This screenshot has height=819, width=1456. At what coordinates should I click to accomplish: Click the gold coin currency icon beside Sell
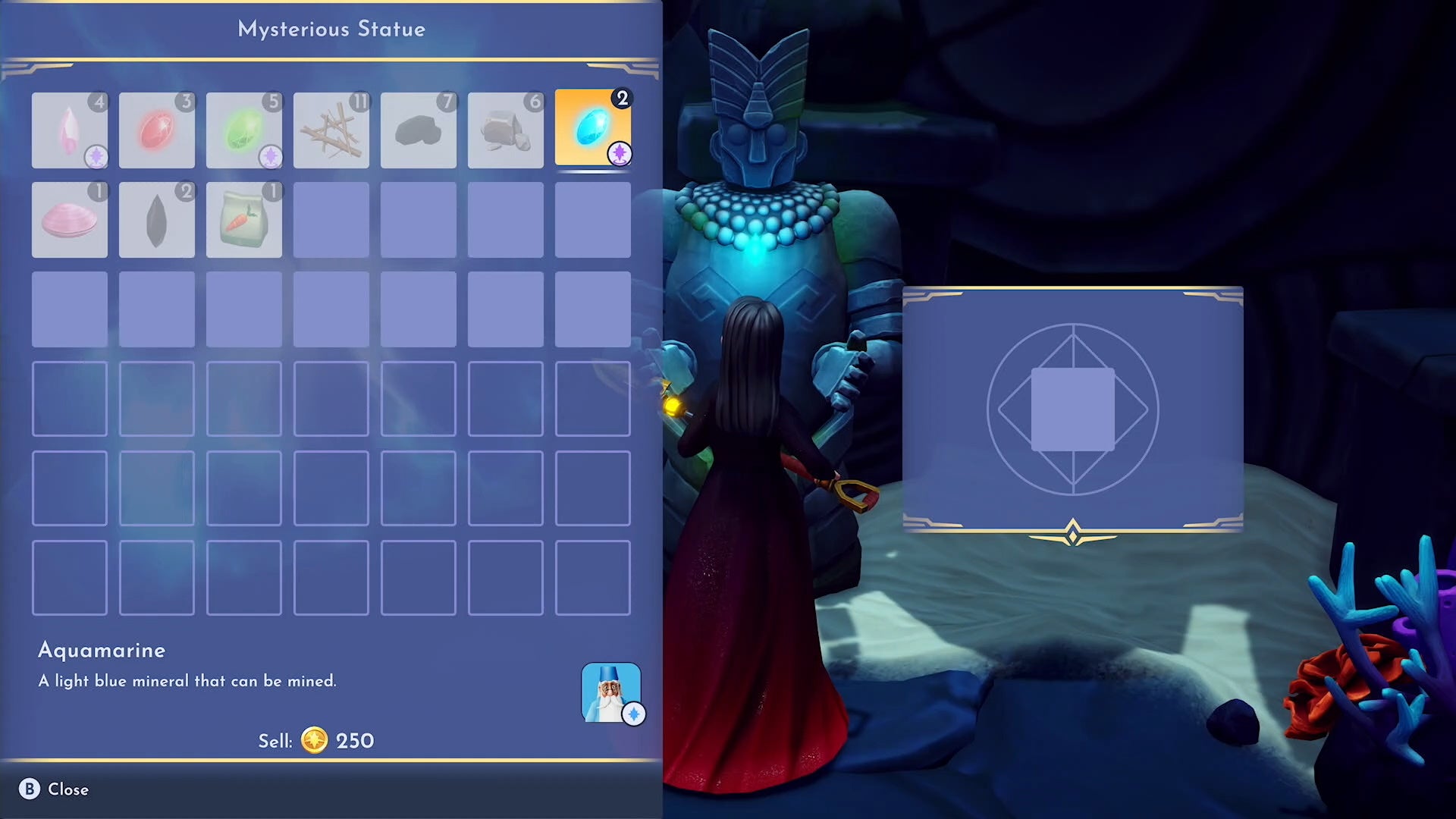point(316,741)
